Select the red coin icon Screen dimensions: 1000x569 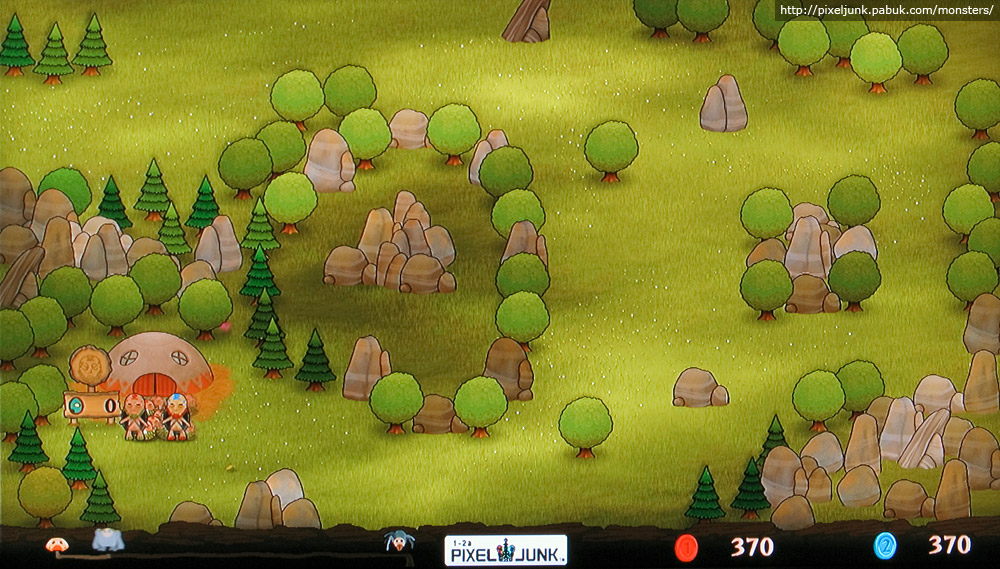[x=686, y=546]
